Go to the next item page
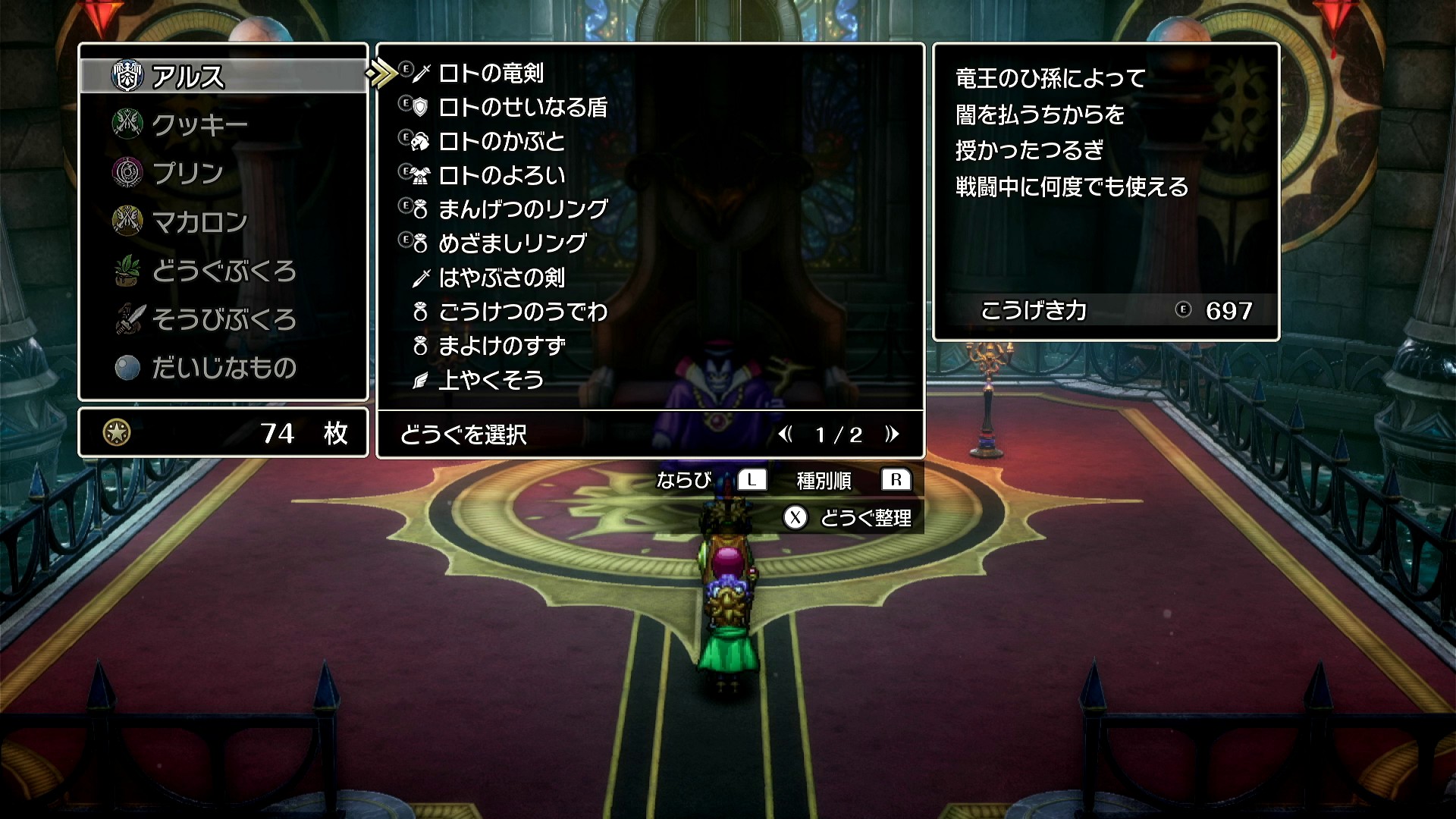 point(892,434)
